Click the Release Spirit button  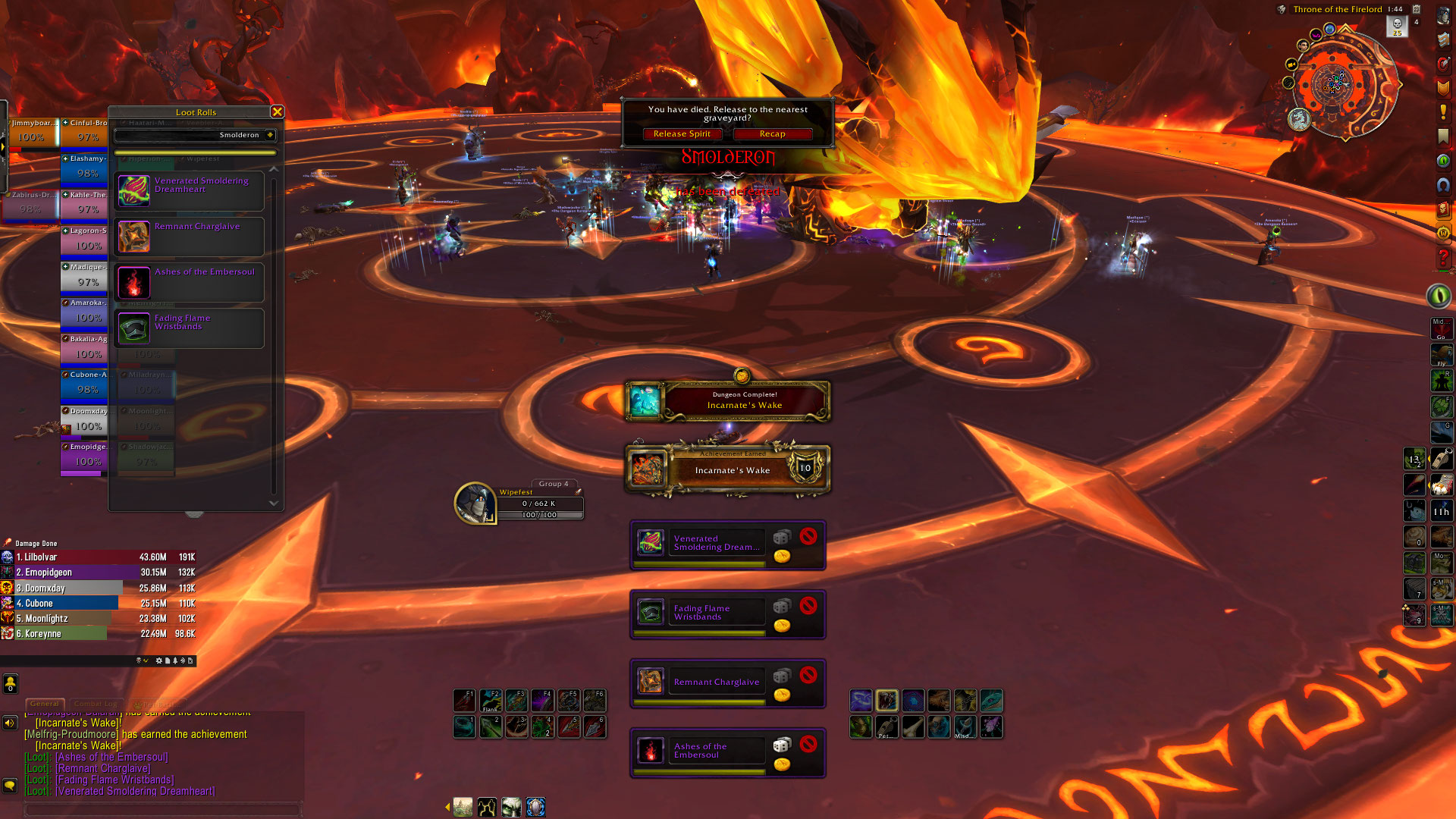click(x=682, y=134)
